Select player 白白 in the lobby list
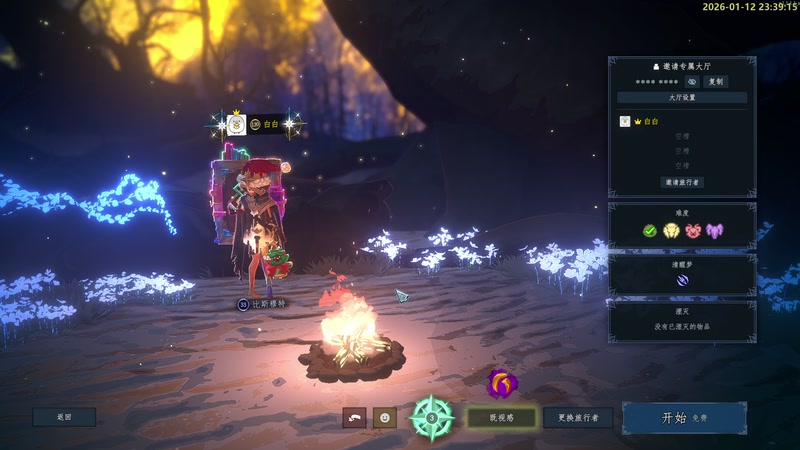 coord(650,121)
